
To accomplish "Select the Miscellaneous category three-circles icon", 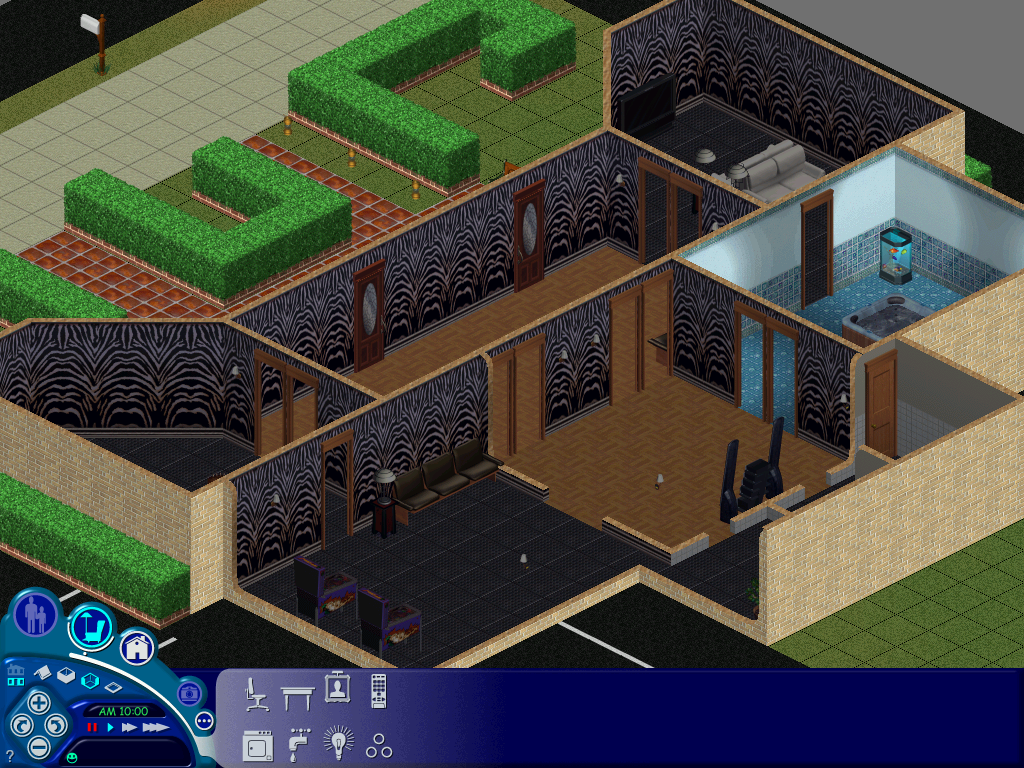I will [378, 745].
